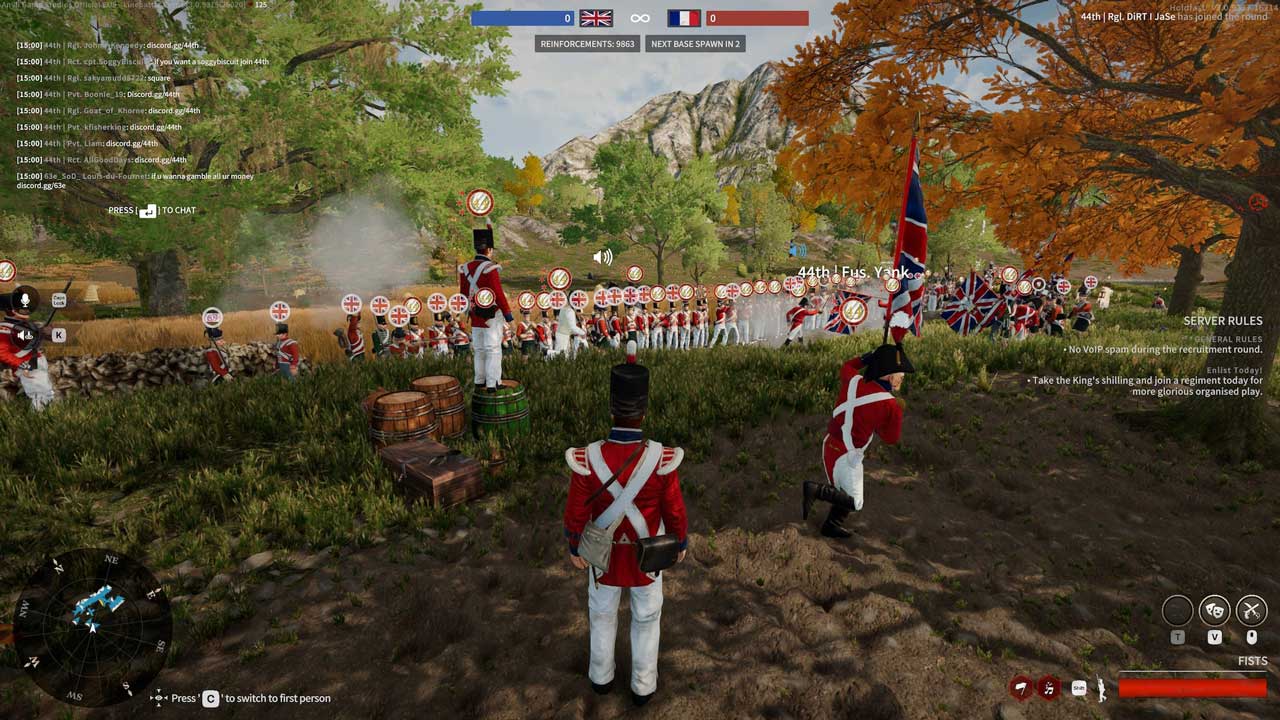Click the British flag team indicator
This screenshot has height=720, width=1280.
point(596,18)
